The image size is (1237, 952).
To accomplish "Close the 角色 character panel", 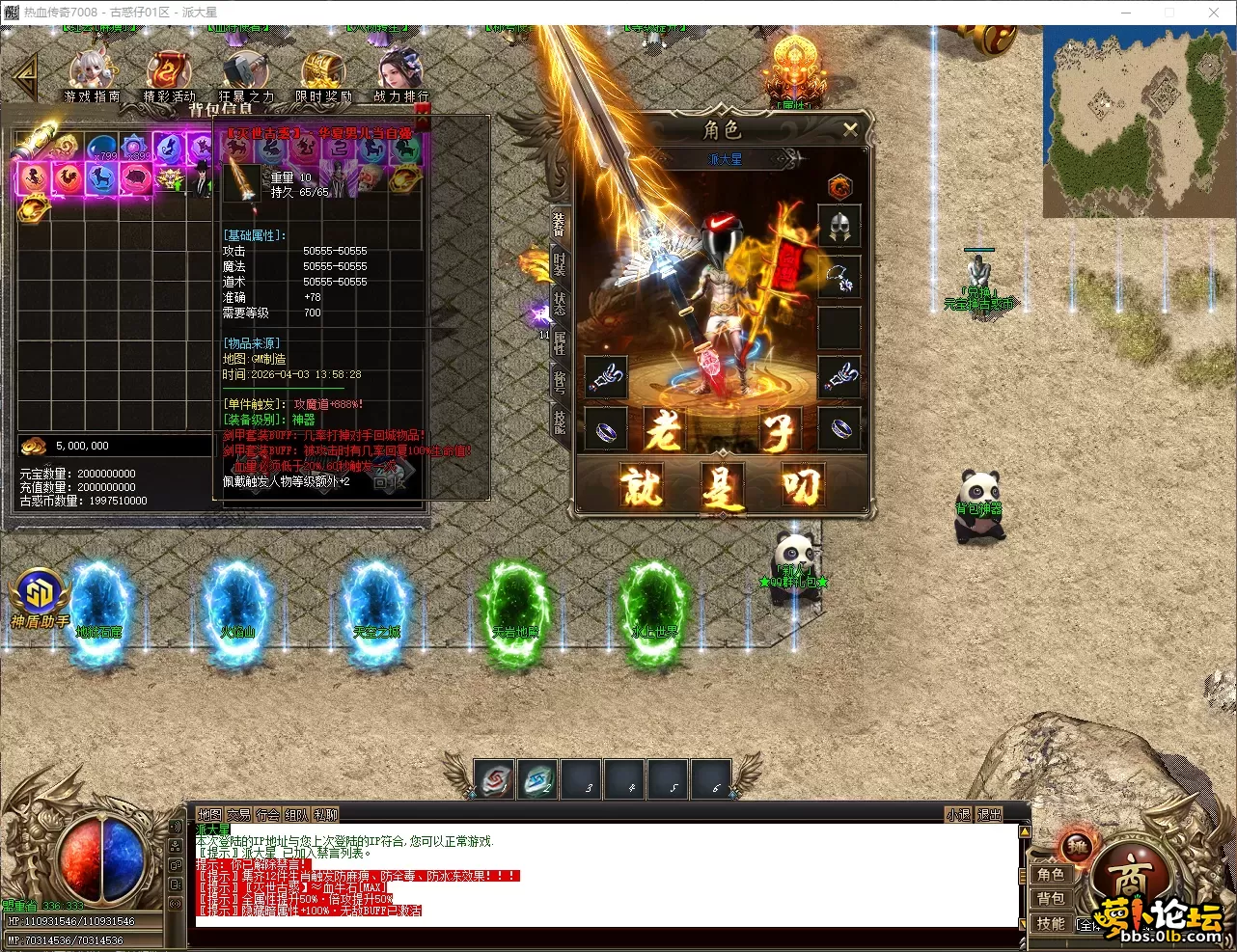I will pyautogui.click(x=849, y=130).
